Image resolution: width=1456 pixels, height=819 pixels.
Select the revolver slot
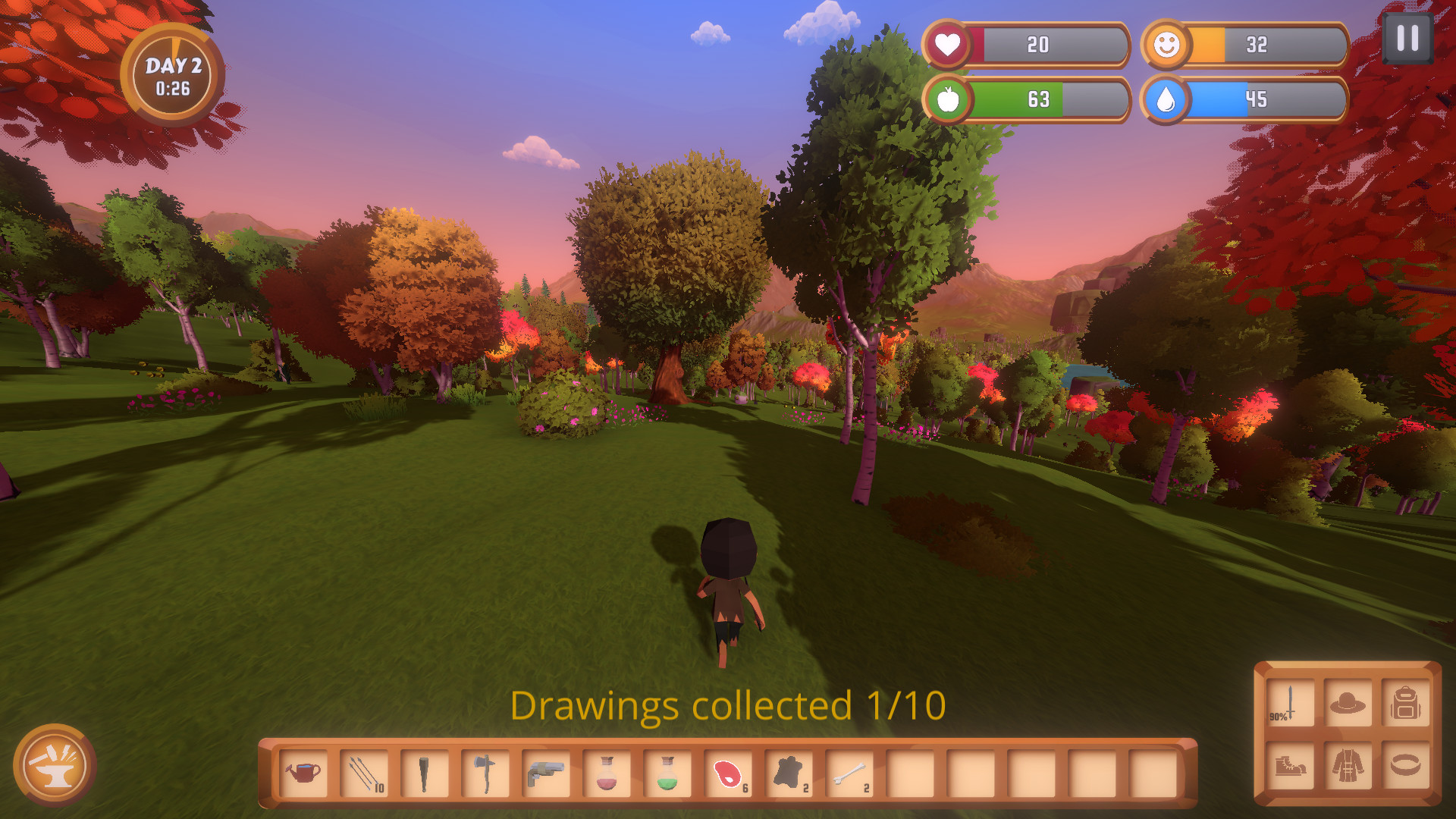546,773
